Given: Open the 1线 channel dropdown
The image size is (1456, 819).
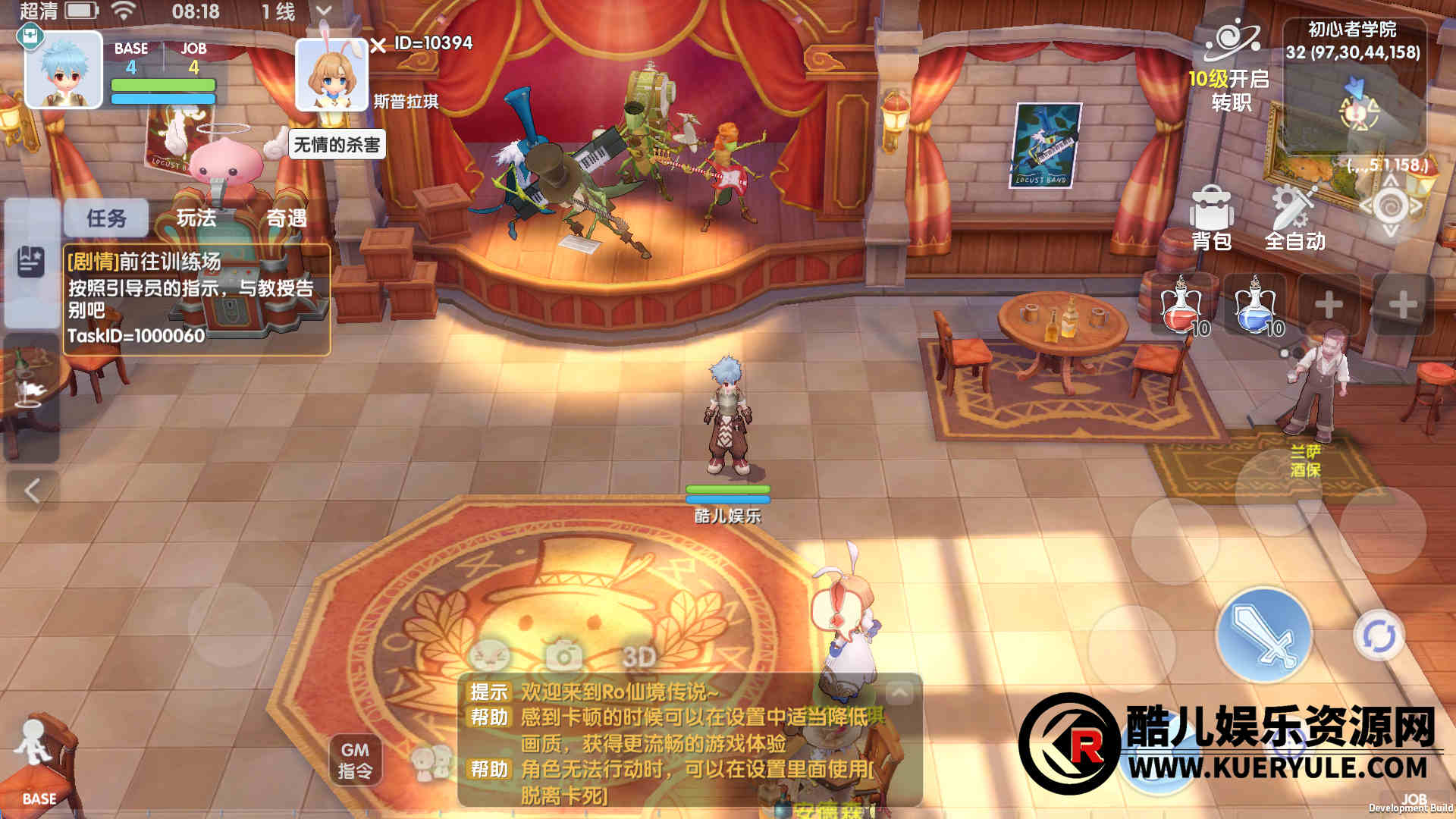Looking at the screenshot, I should pos(324,11).
